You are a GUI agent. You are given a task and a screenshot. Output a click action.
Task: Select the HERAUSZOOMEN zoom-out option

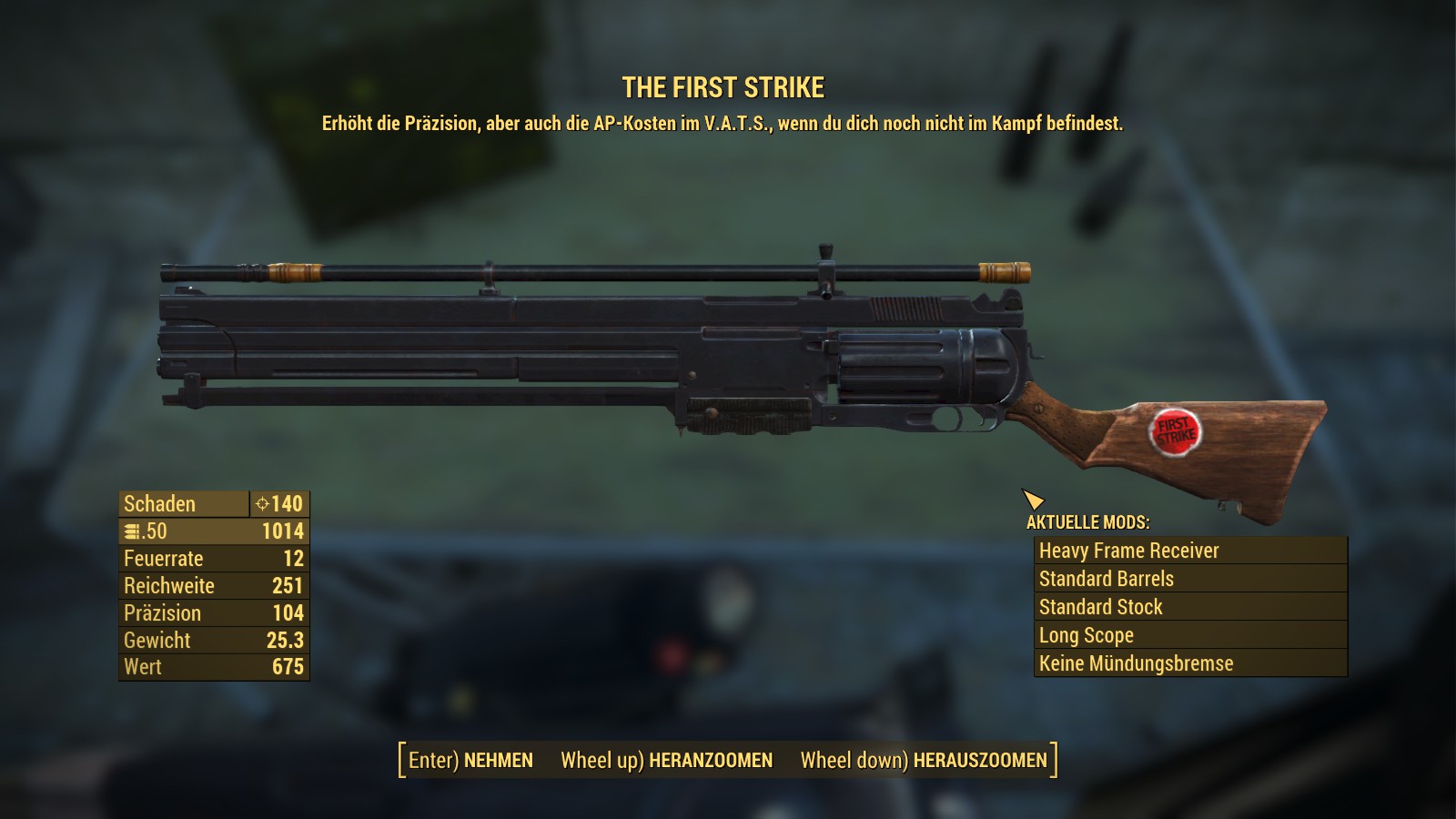[x=924, y=760]
